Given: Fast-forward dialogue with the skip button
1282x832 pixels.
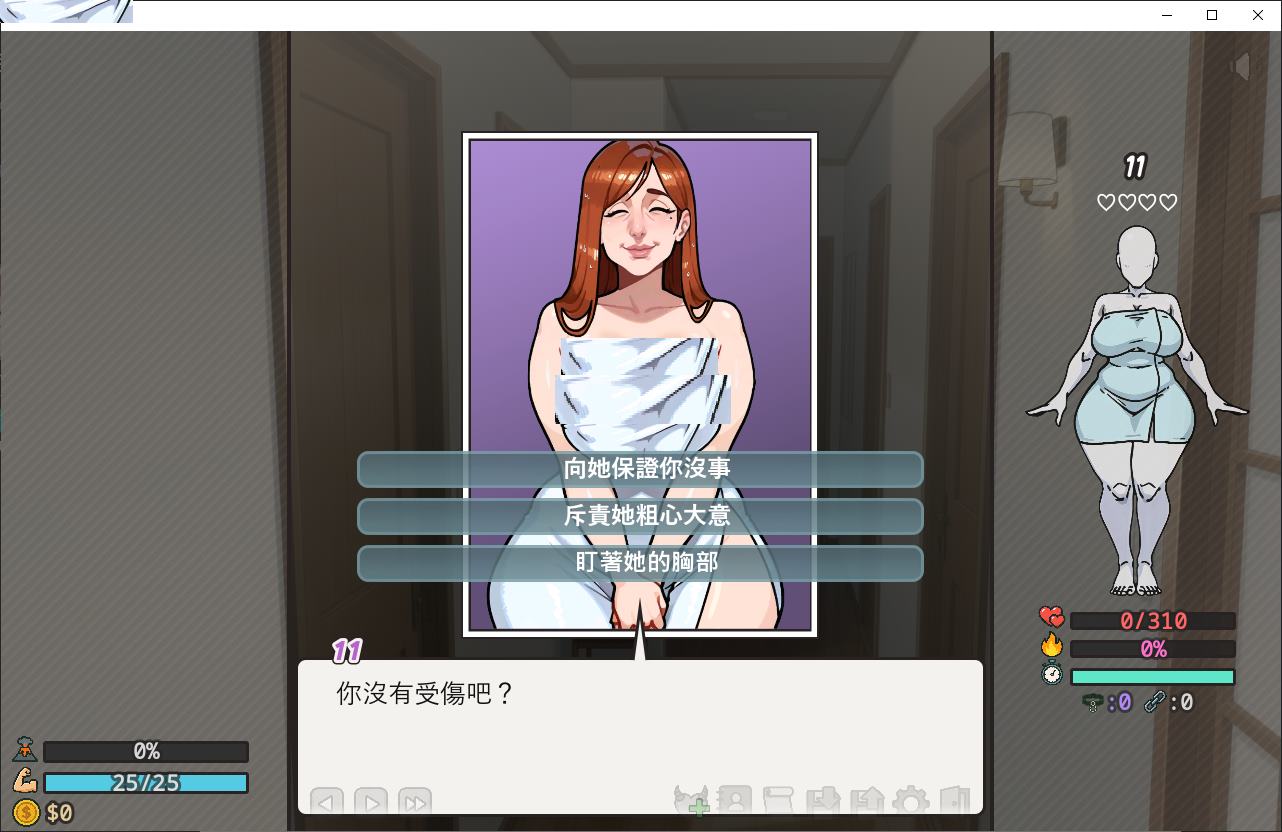Looking at the screenshot, I should (415, 802).
